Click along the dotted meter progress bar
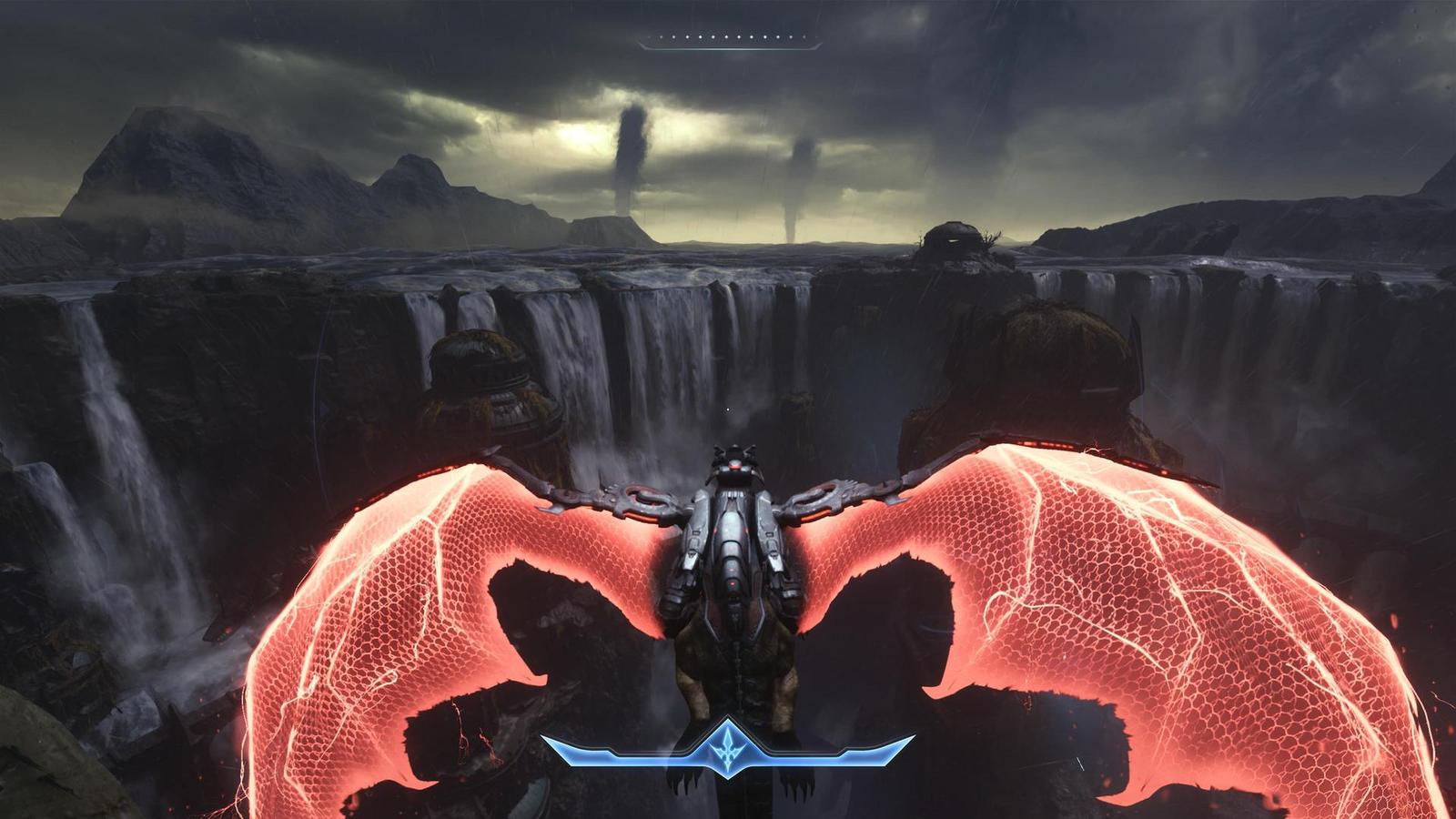 (x=728, y=36)
